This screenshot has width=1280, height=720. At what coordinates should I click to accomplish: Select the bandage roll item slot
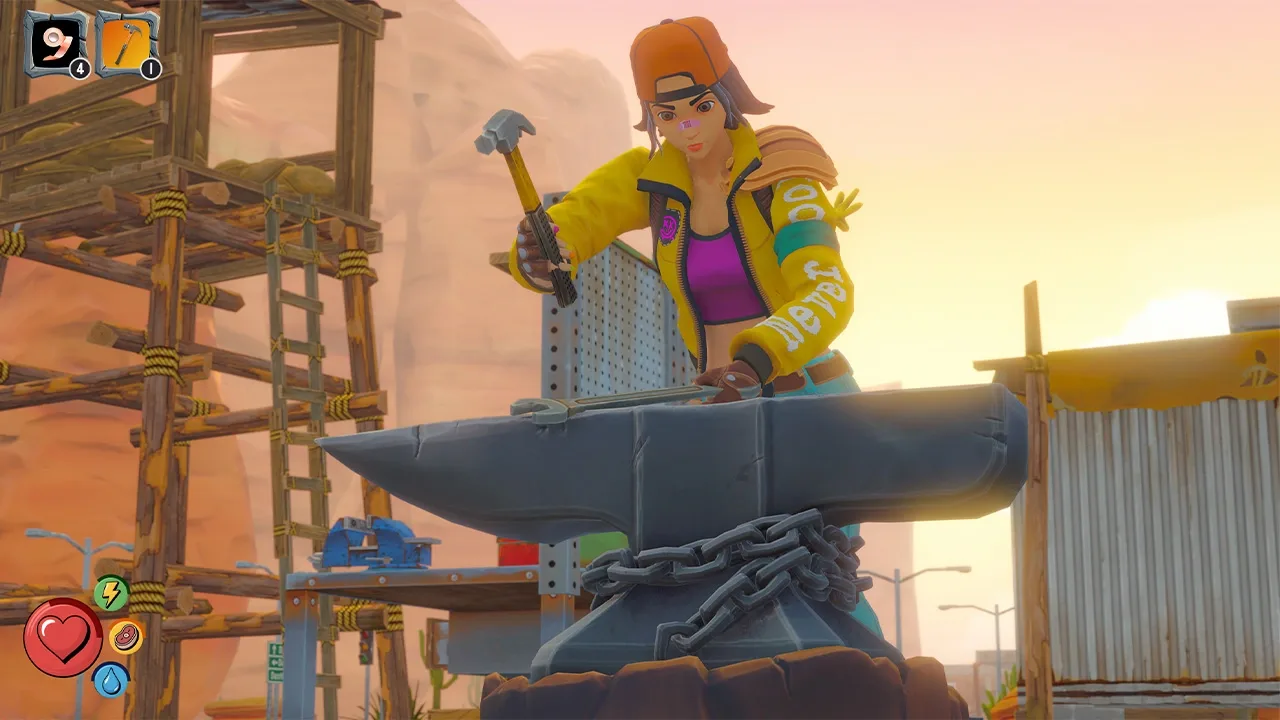click(x=56, y=43)
